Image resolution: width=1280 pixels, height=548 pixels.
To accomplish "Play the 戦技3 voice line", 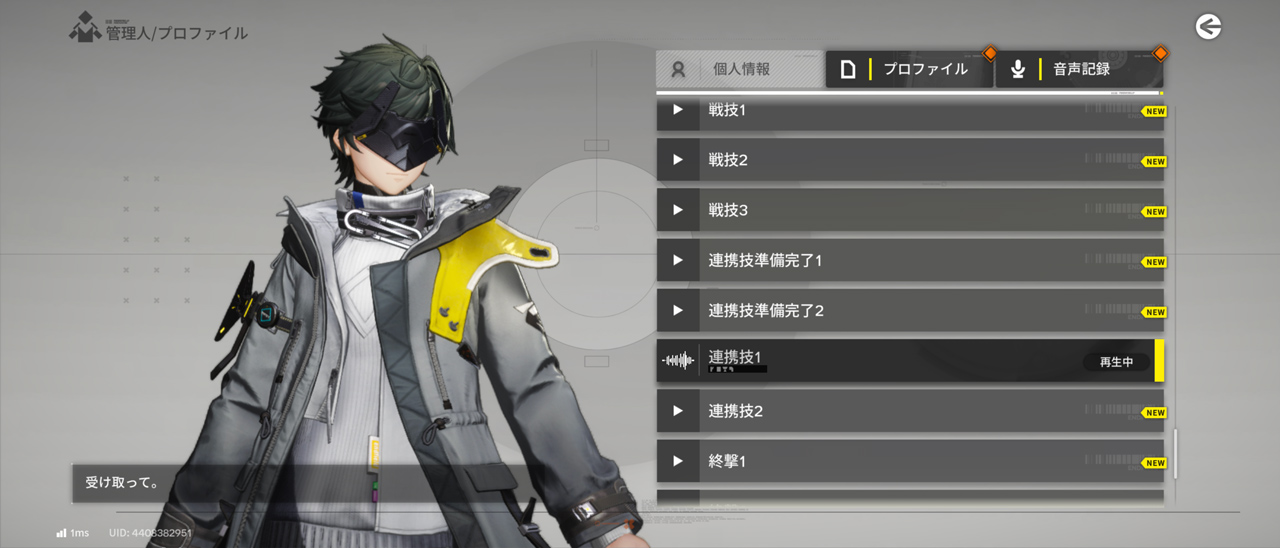I will coord(678,210).
